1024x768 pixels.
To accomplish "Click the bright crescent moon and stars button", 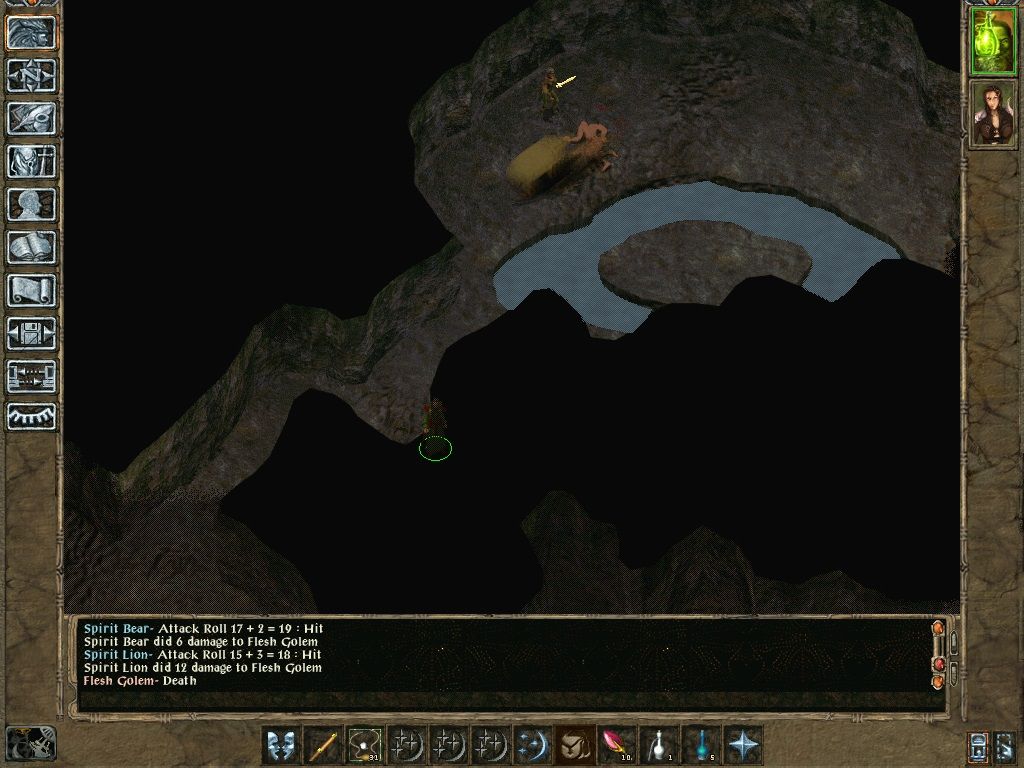I will pos(532,745).
